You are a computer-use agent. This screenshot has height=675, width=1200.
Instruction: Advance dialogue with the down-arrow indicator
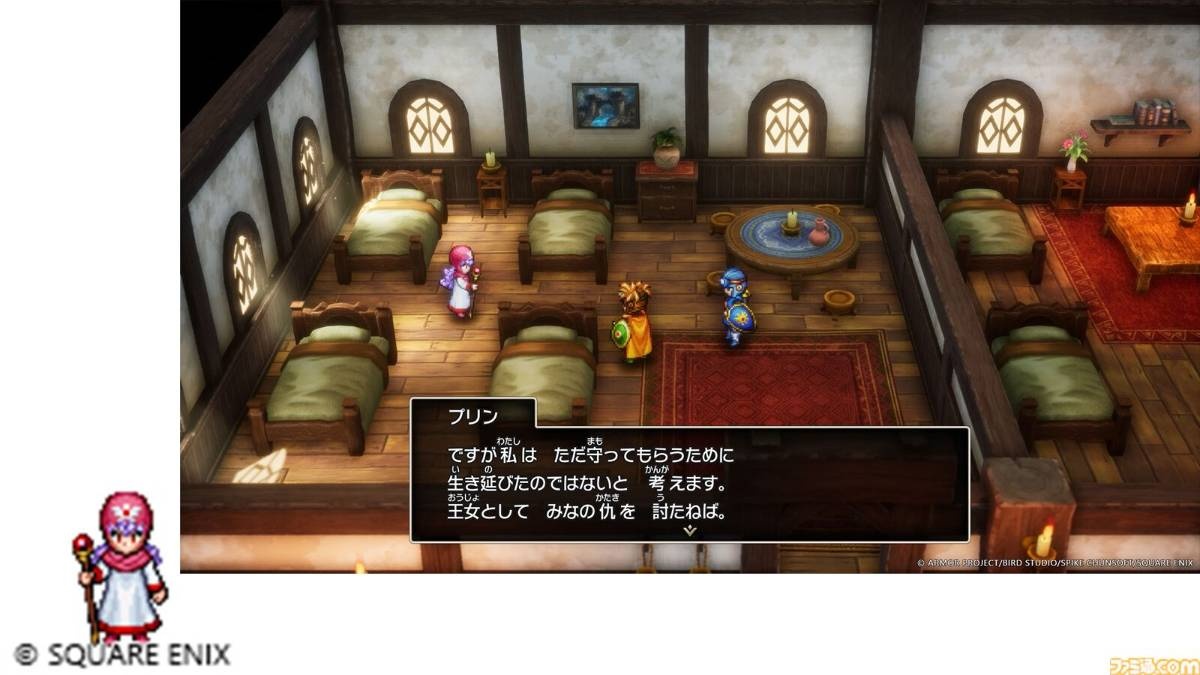tap(689, 531)
